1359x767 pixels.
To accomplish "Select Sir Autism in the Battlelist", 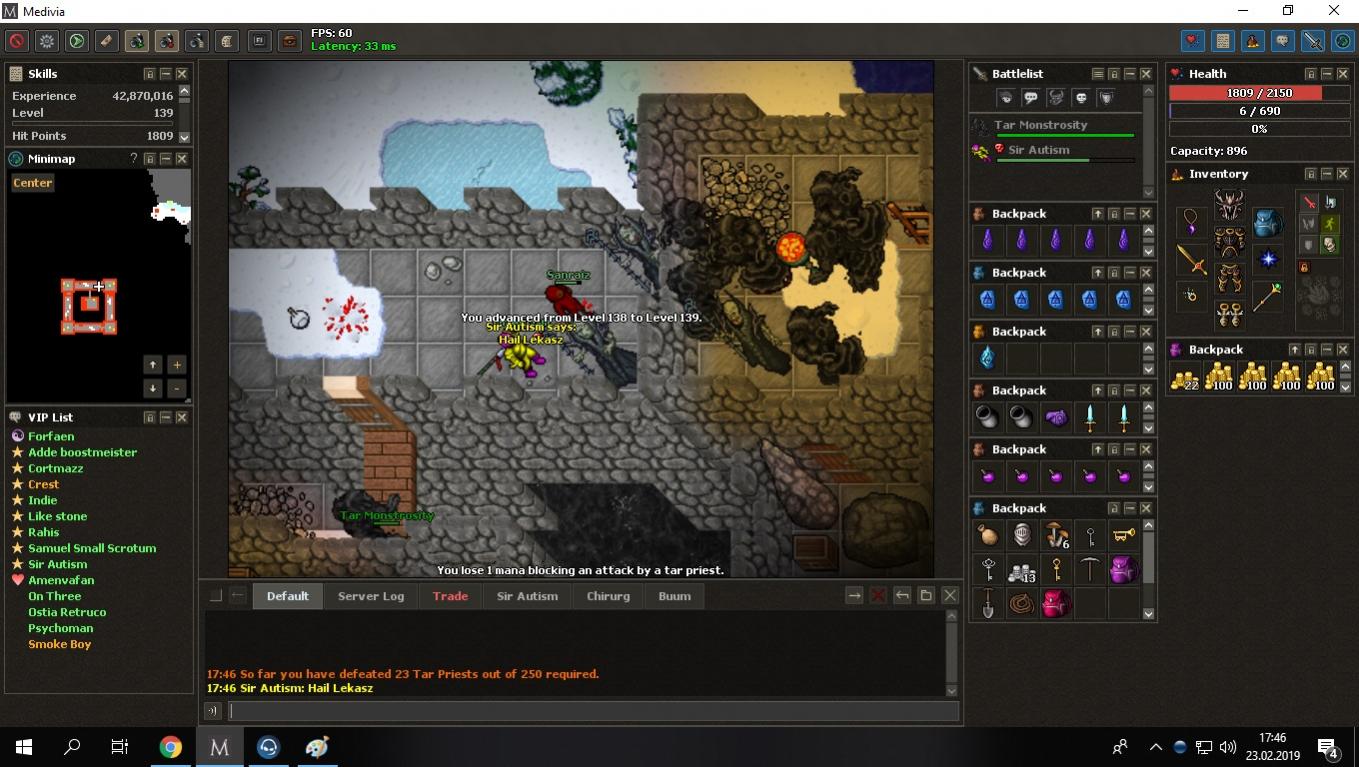I will (1038, 150).
